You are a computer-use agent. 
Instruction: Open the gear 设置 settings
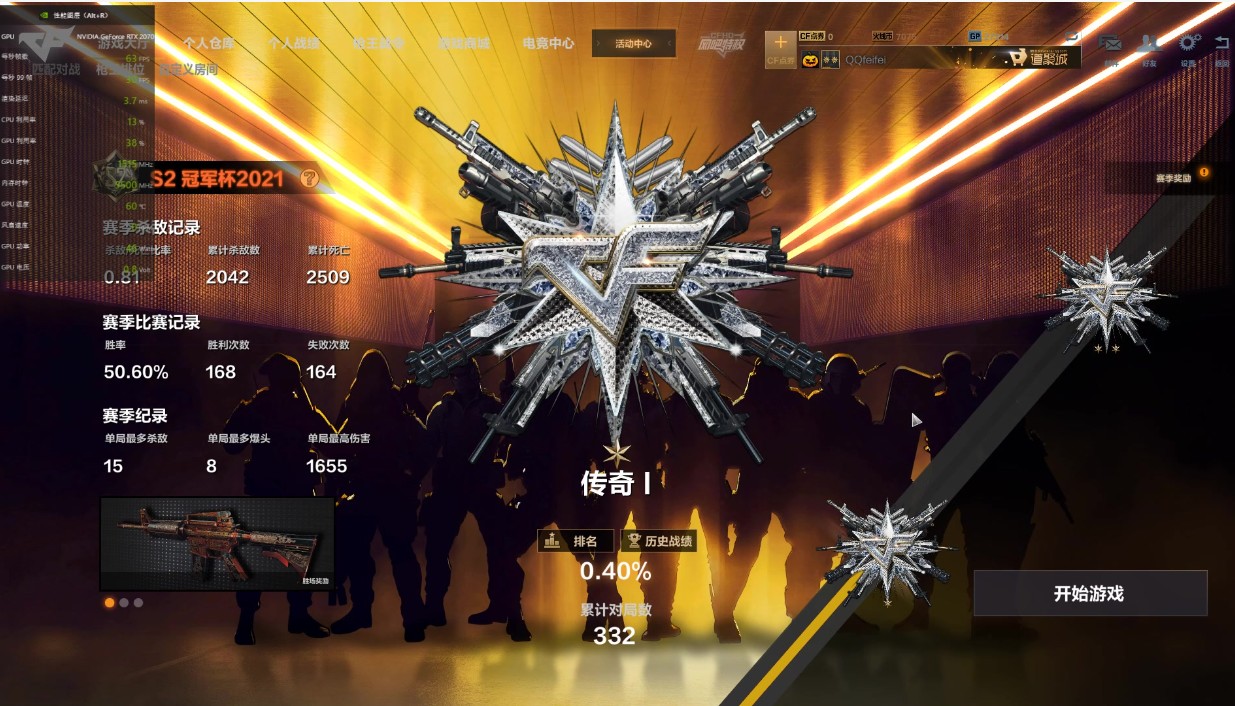[1188, 45]
